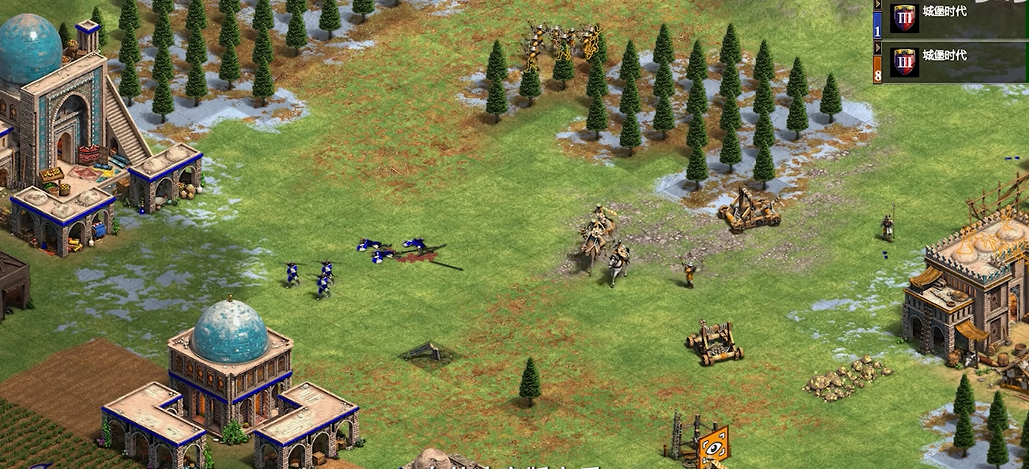This screenshot has width=1029, height=469.
Task: Expand the arrow above blue player 1
Action: pos(878,6)
